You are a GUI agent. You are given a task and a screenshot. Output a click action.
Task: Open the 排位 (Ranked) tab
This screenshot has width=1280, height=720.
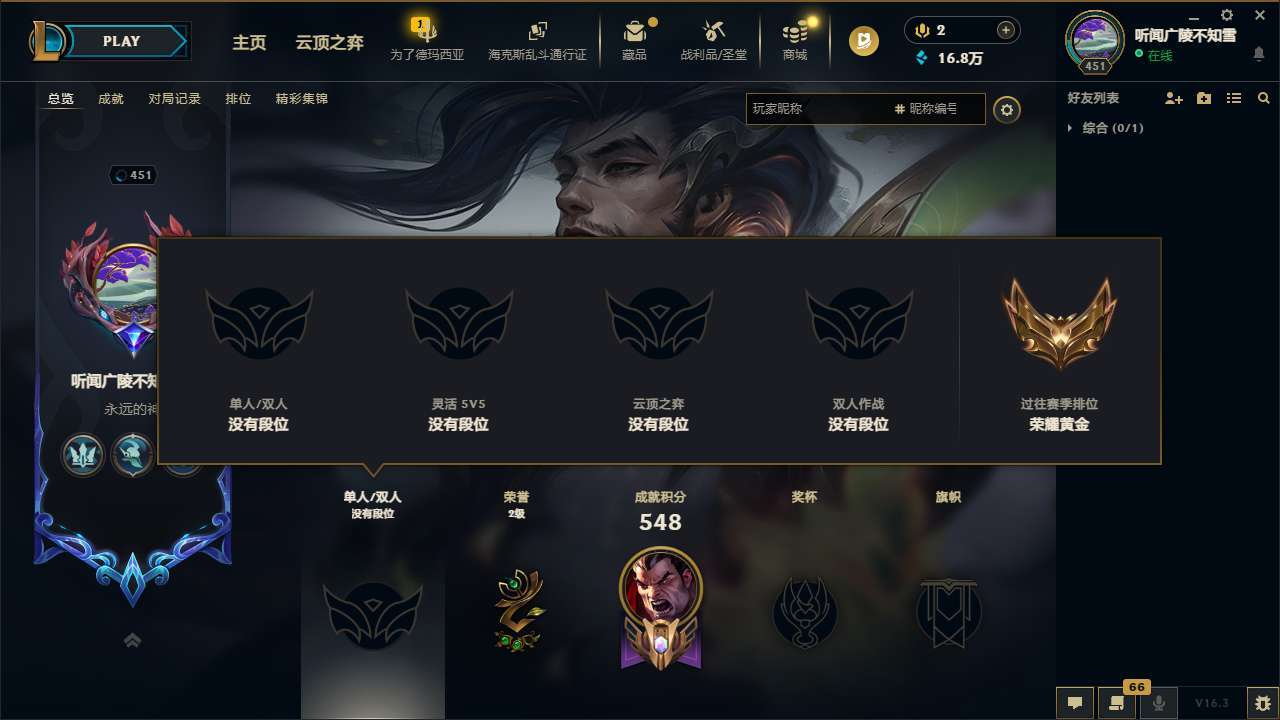(238, 99)
